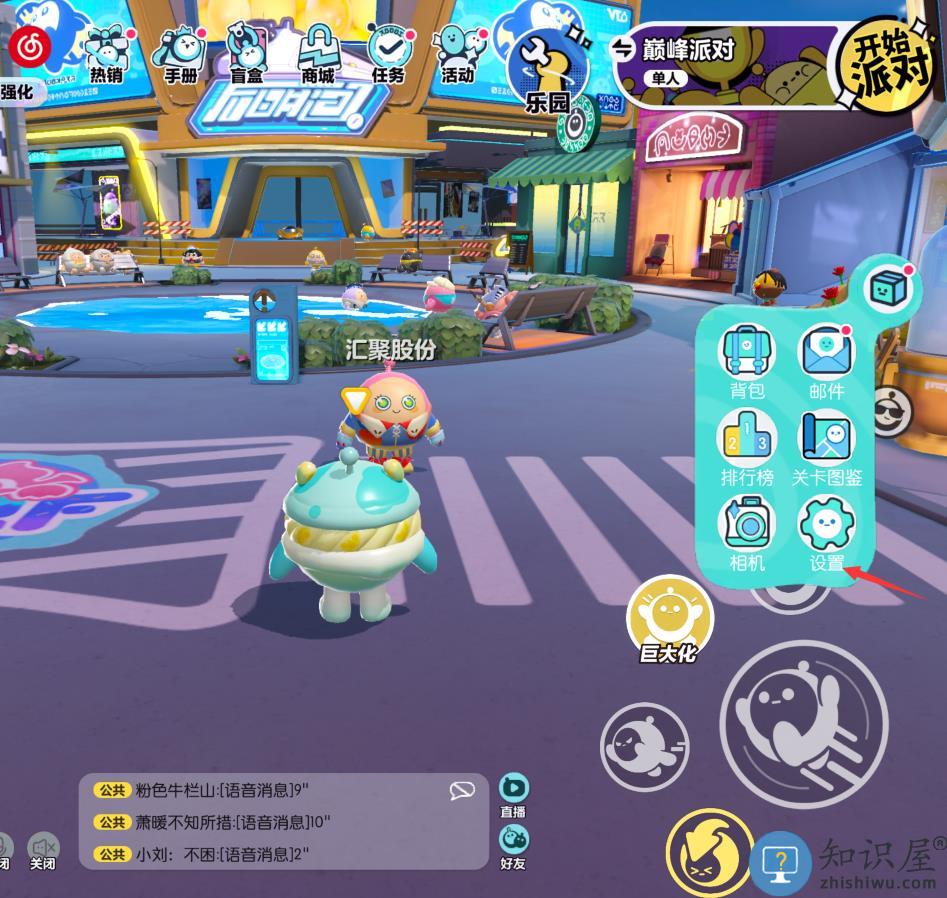Image resolution: width=947 pixels, height=898 pixels.
Task: Open the 背包 backpack
Action: click(746, 361)
